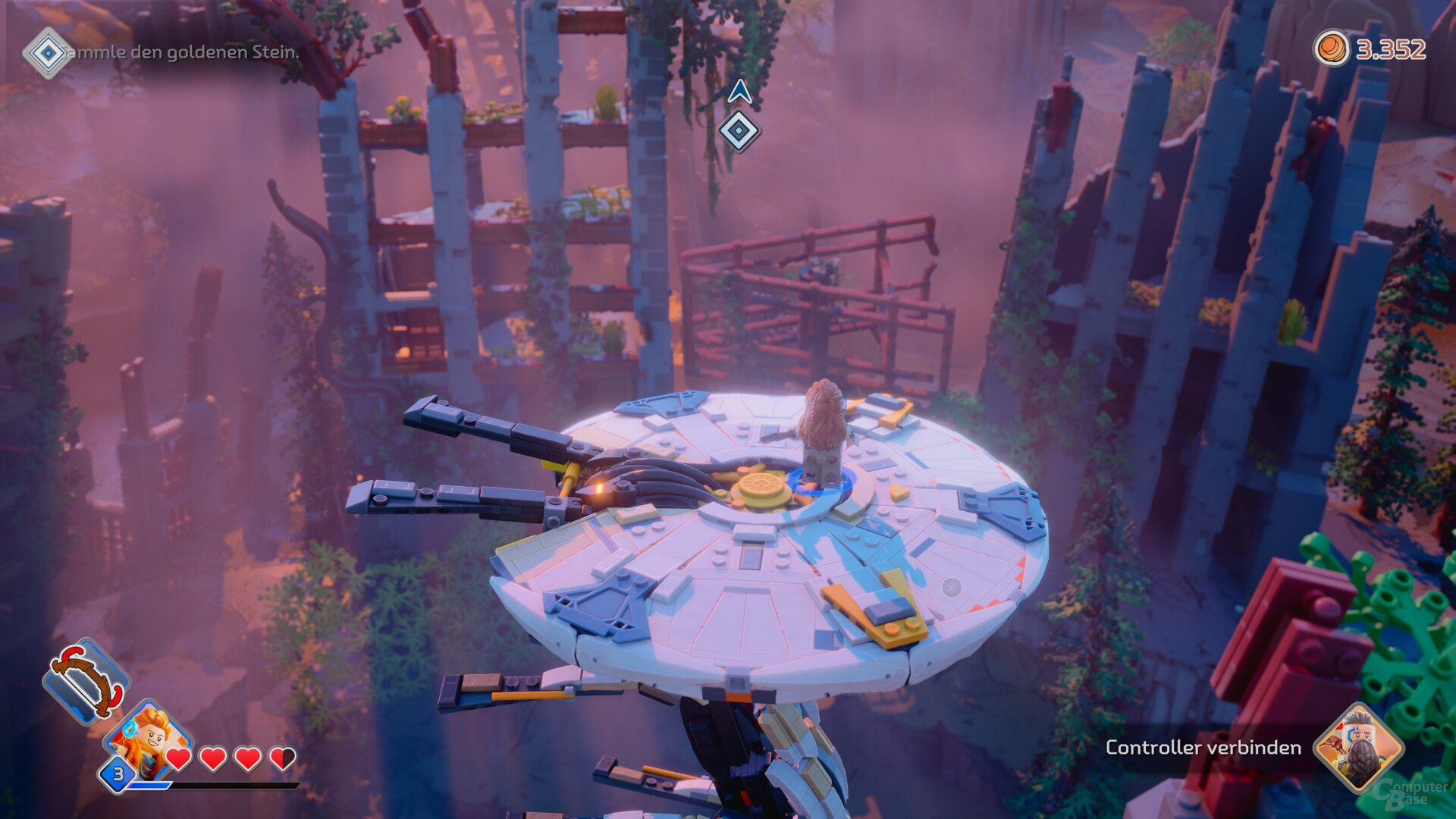
Task: Click the objective waypoint diamond above the disc
Action: tap(738, 130)
